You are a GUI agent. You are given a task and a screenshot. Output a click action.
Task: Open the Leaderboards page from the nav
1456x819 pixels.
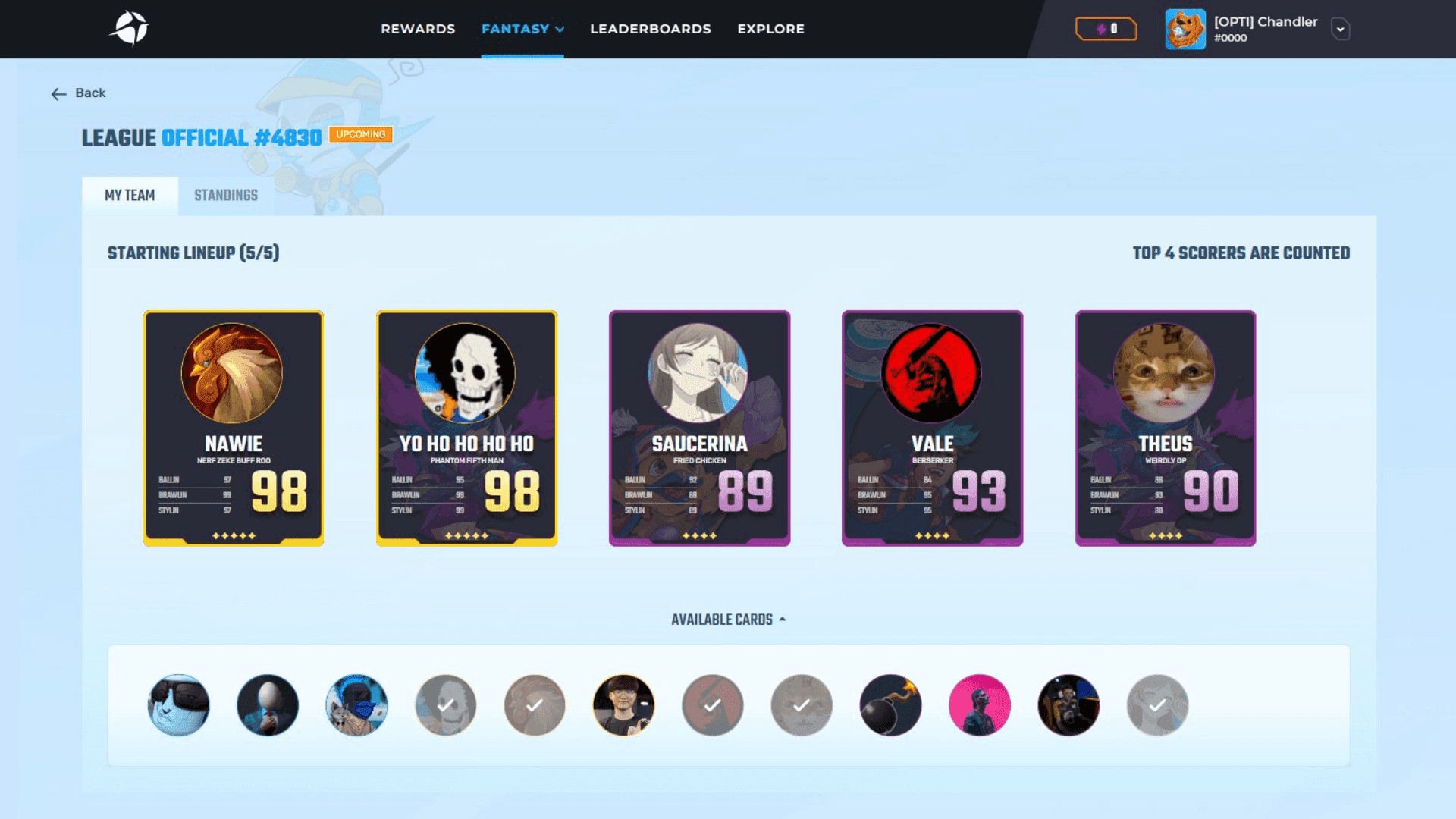[x=650, y=29]
